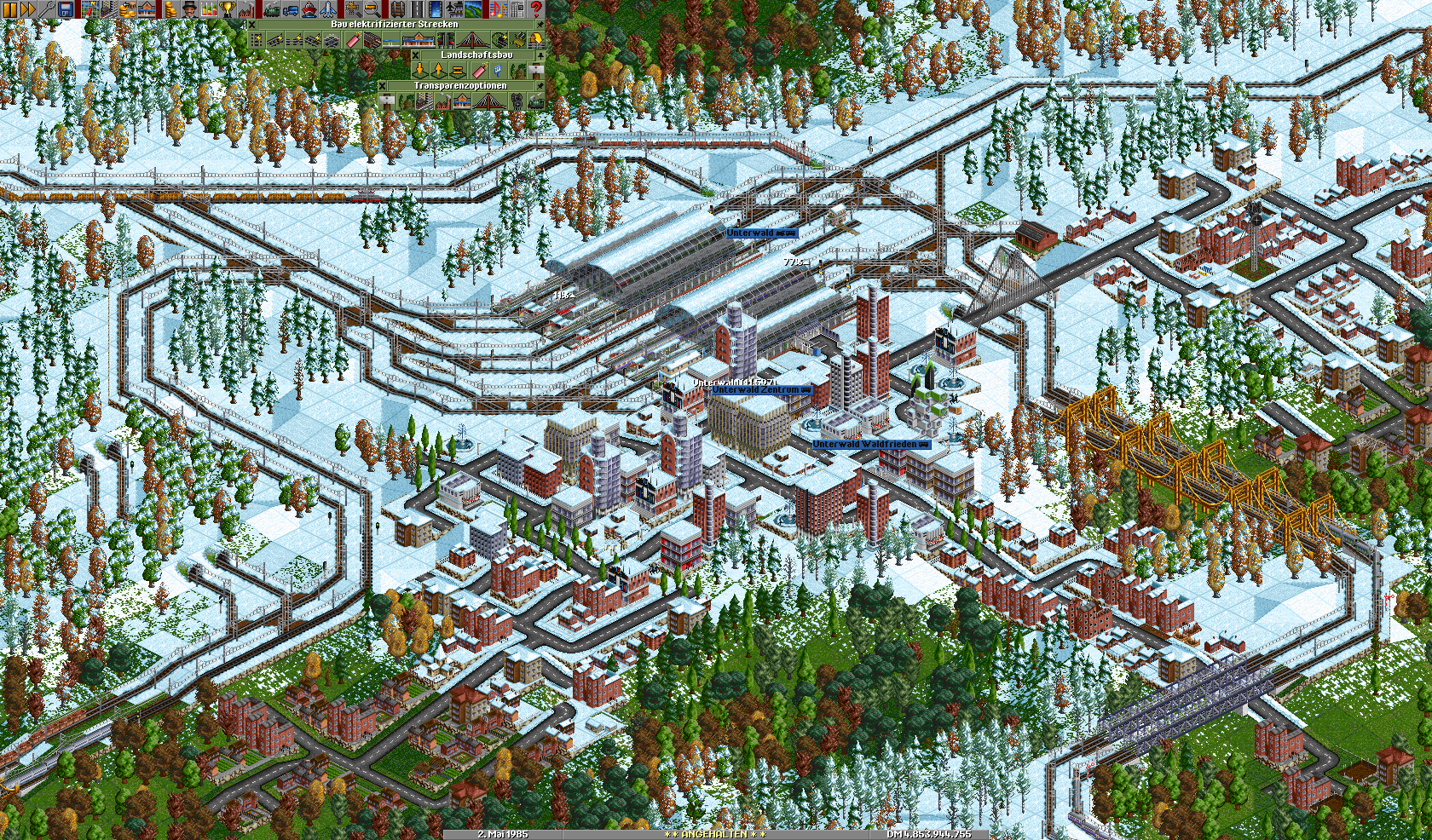Open the aircraft list via airplane icon

click(327, 9)
